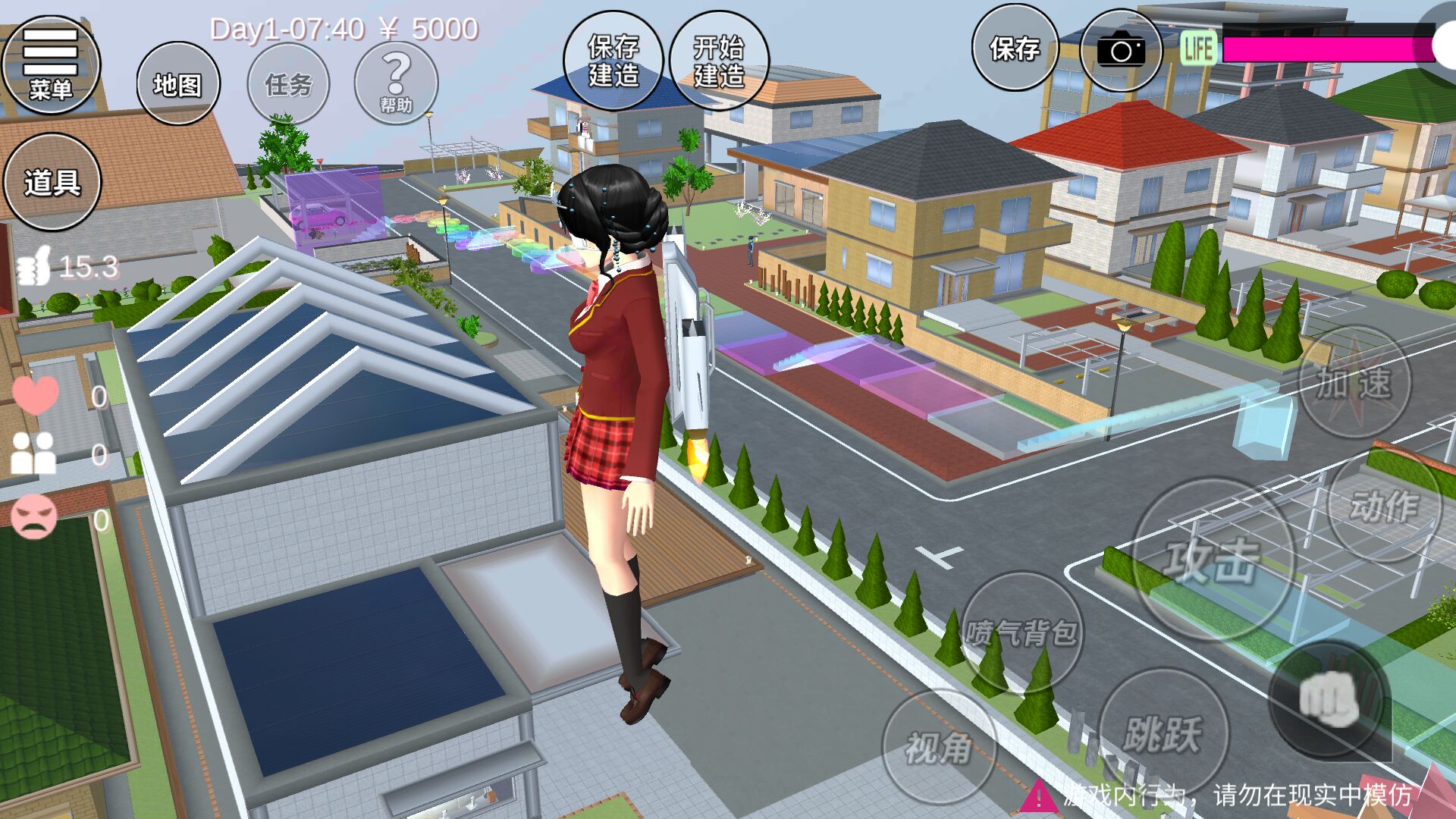The image size is (1456, 819).
Task: Activate the 加速 speed-up button
Action: pos(1354,382)
